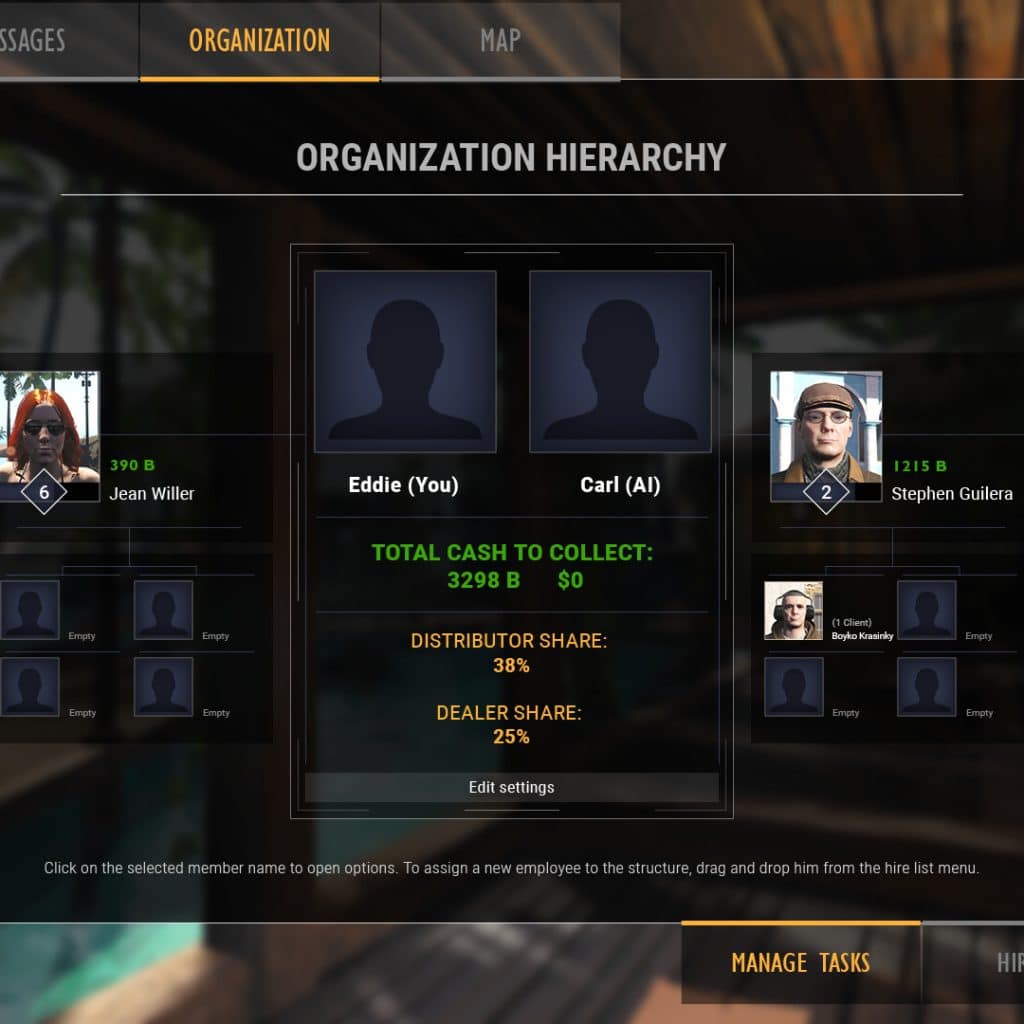1024x1024 pixels.
Task: Click Edit settings for share percentages
Action: tap(511, 787)
